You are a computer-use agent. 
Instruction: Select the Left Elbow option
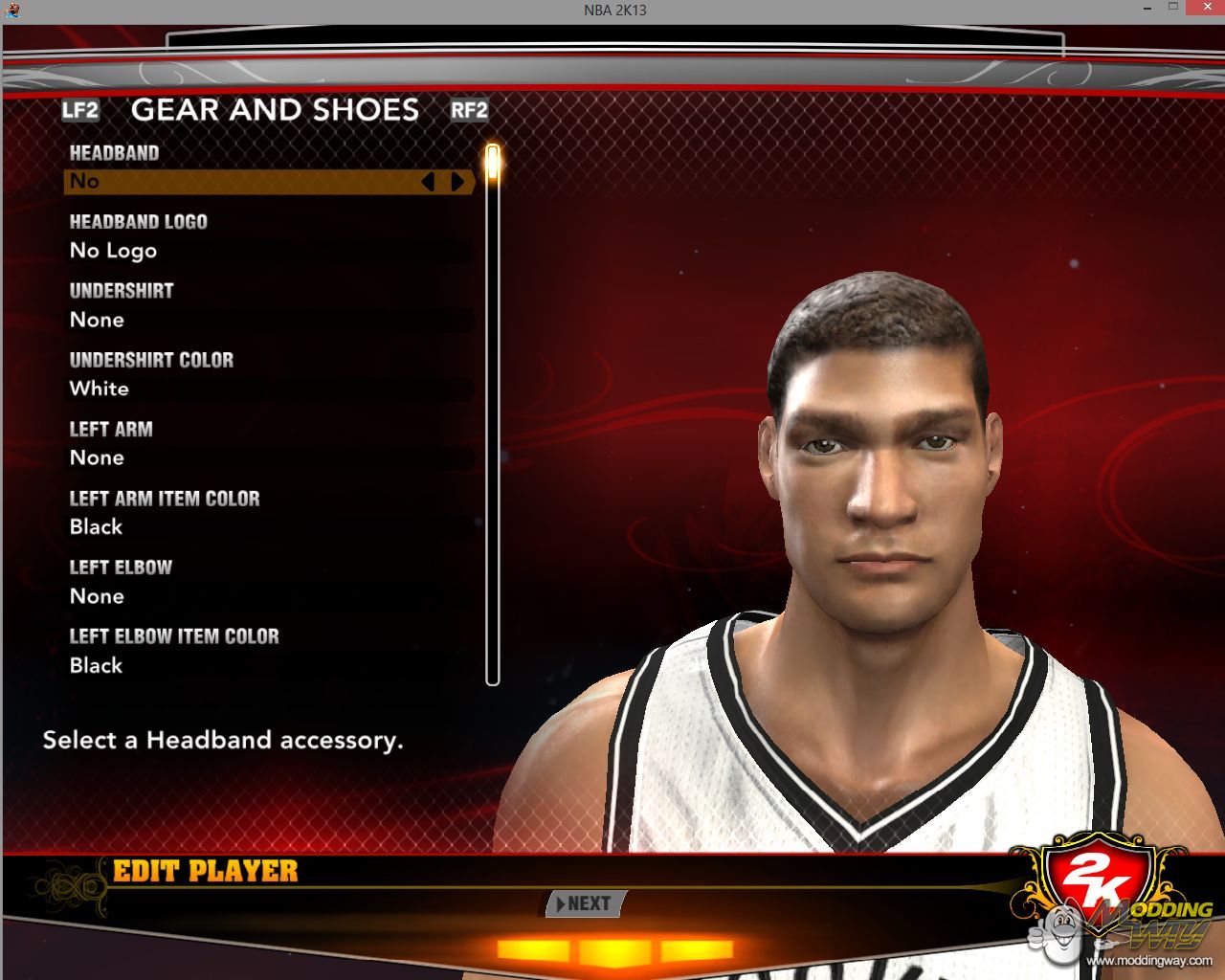click(268, 595)
